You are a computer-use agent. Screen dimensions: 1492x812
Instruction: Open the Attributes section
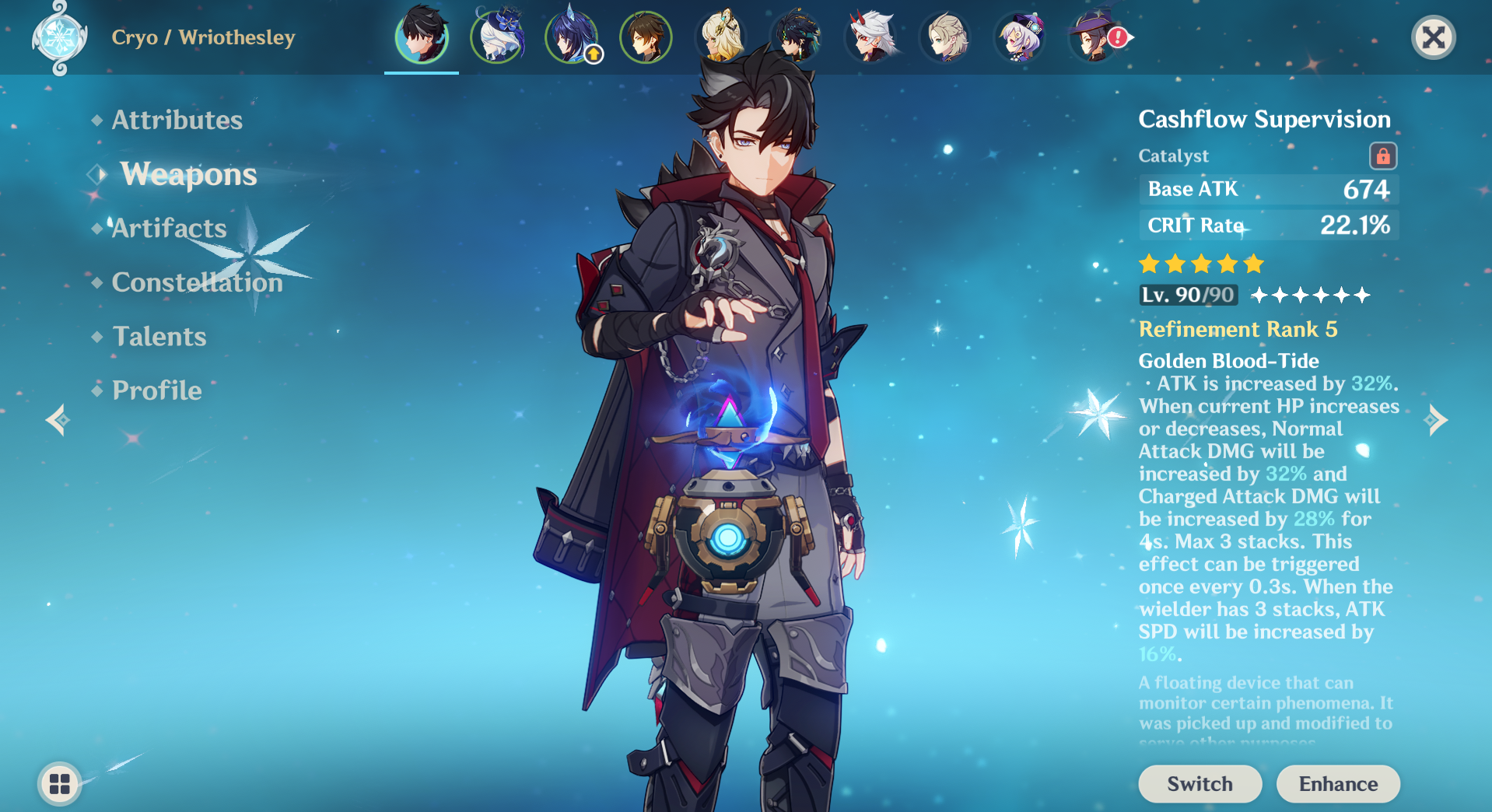[177, 120]
